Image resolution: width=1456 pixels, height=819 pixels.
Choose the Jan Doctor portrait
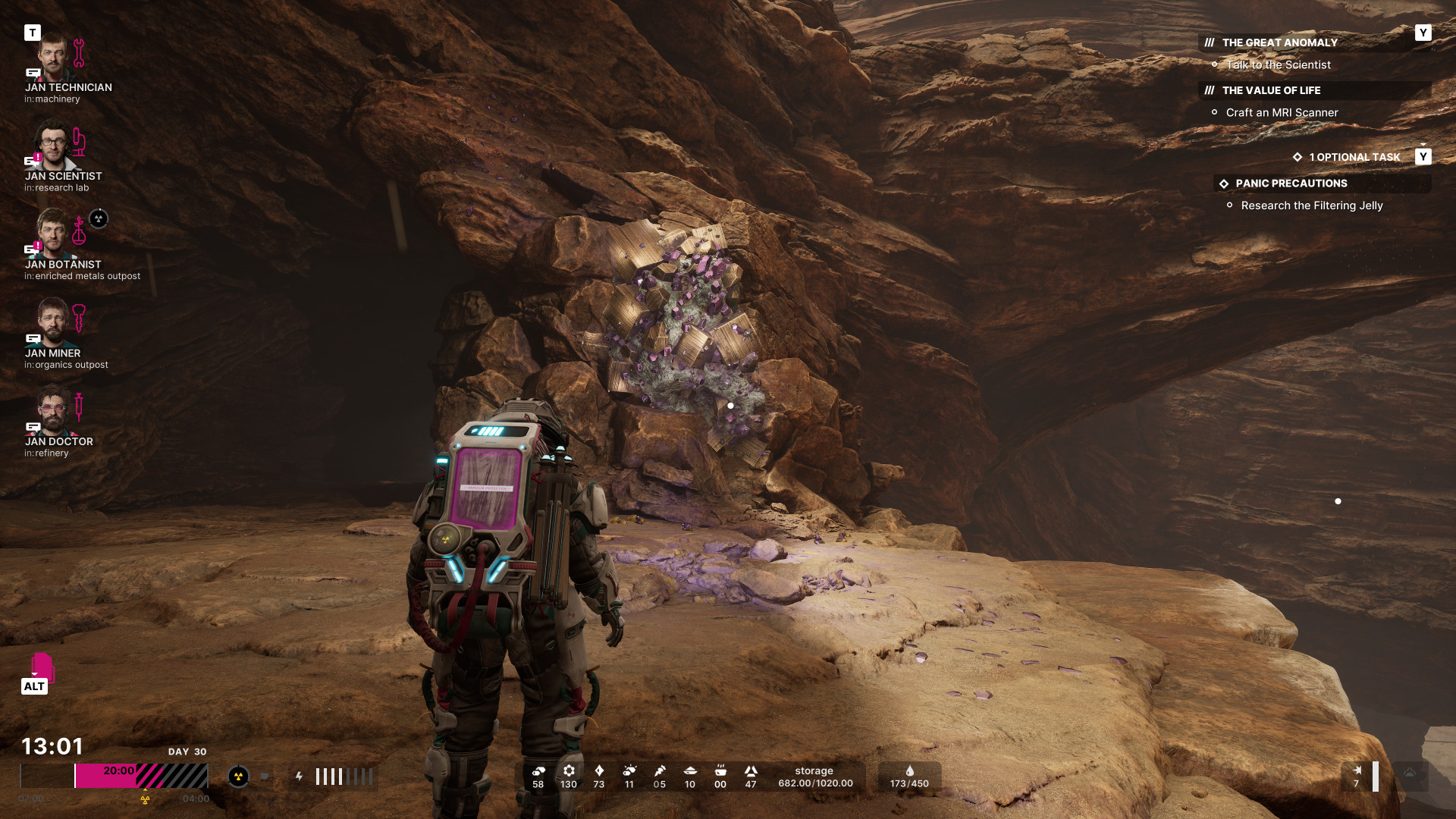(53, 412)
